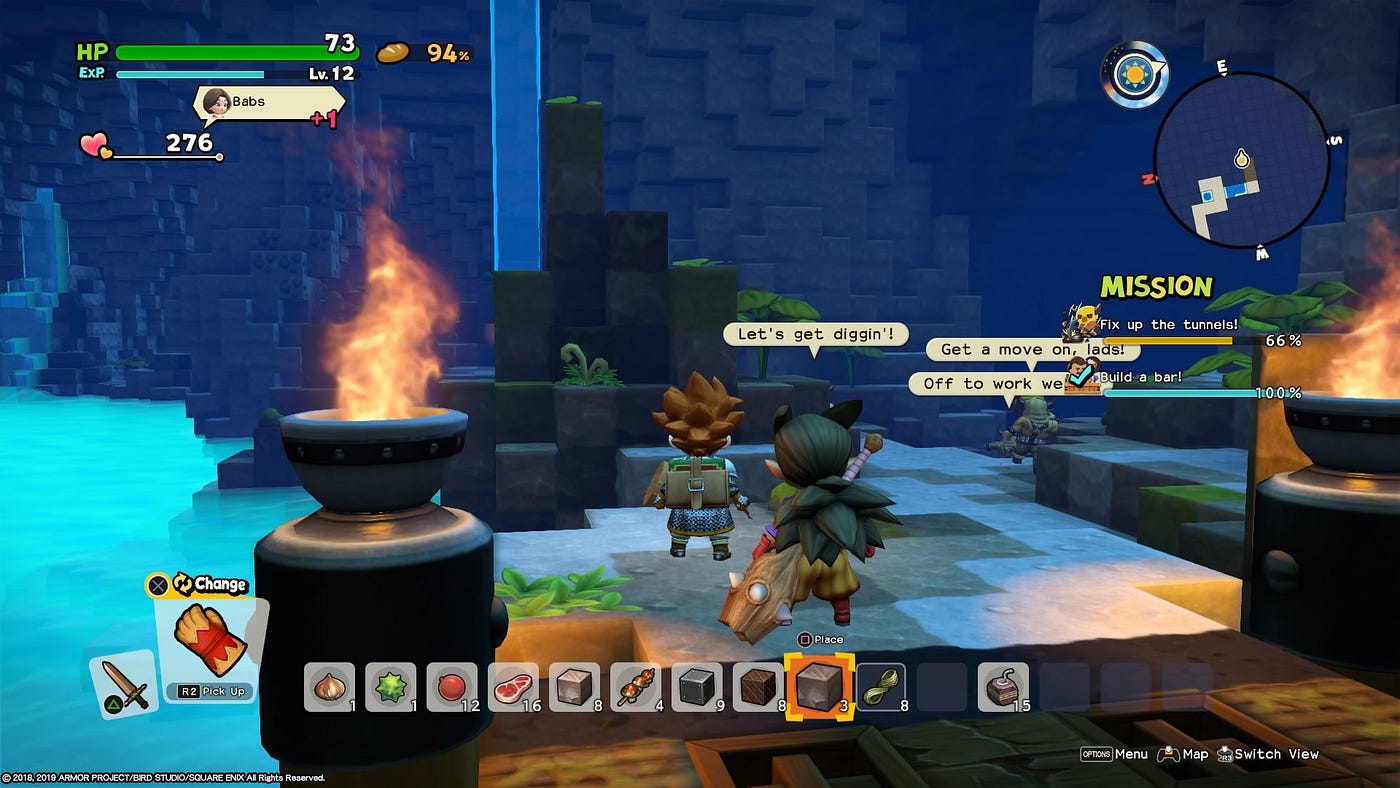Select the dark metal block slot
Screen dimensions: 1400x788
pos(697,687)
